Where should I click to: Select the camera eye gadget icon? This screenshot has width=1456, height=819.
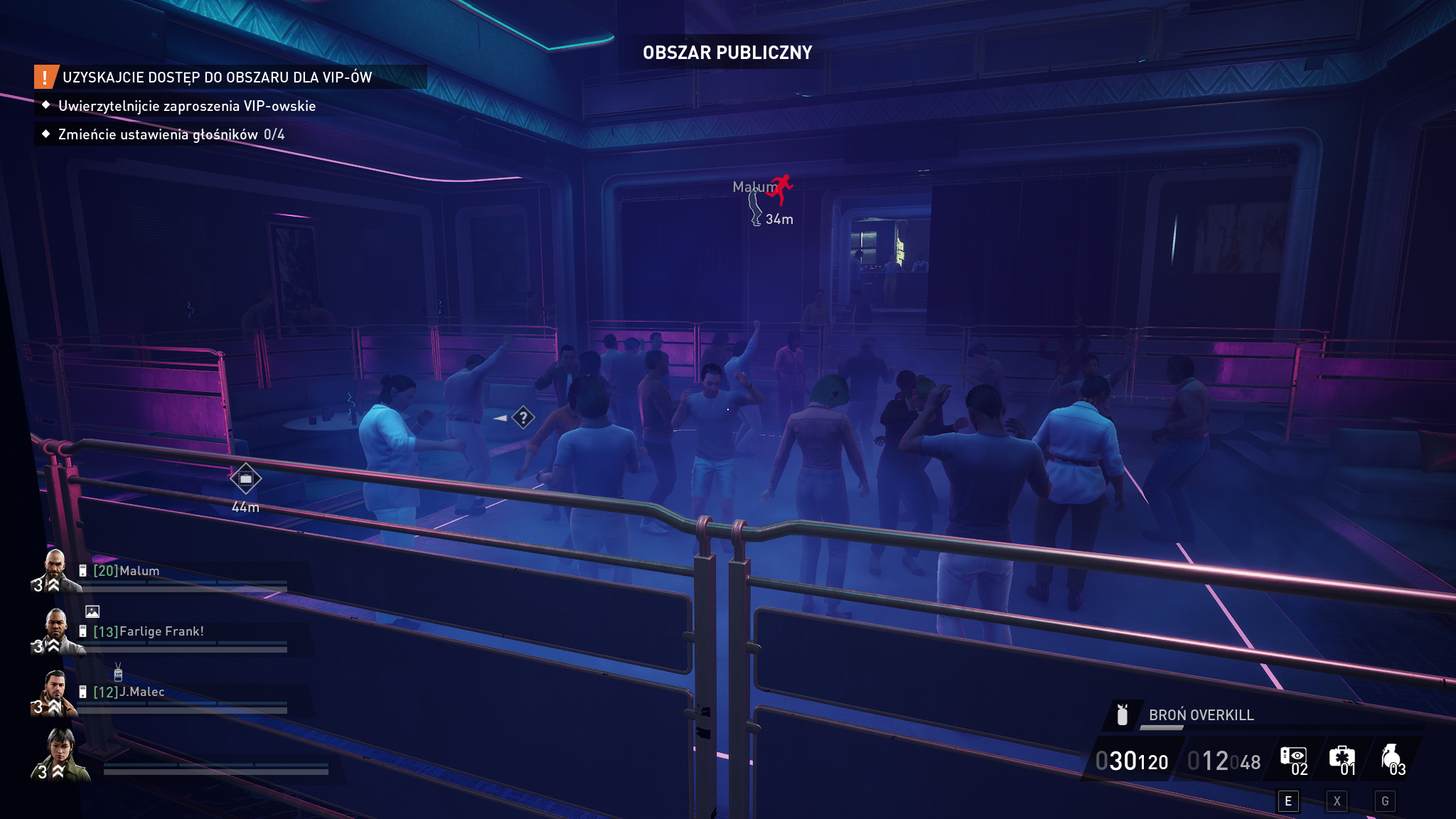coord(1292,758)
